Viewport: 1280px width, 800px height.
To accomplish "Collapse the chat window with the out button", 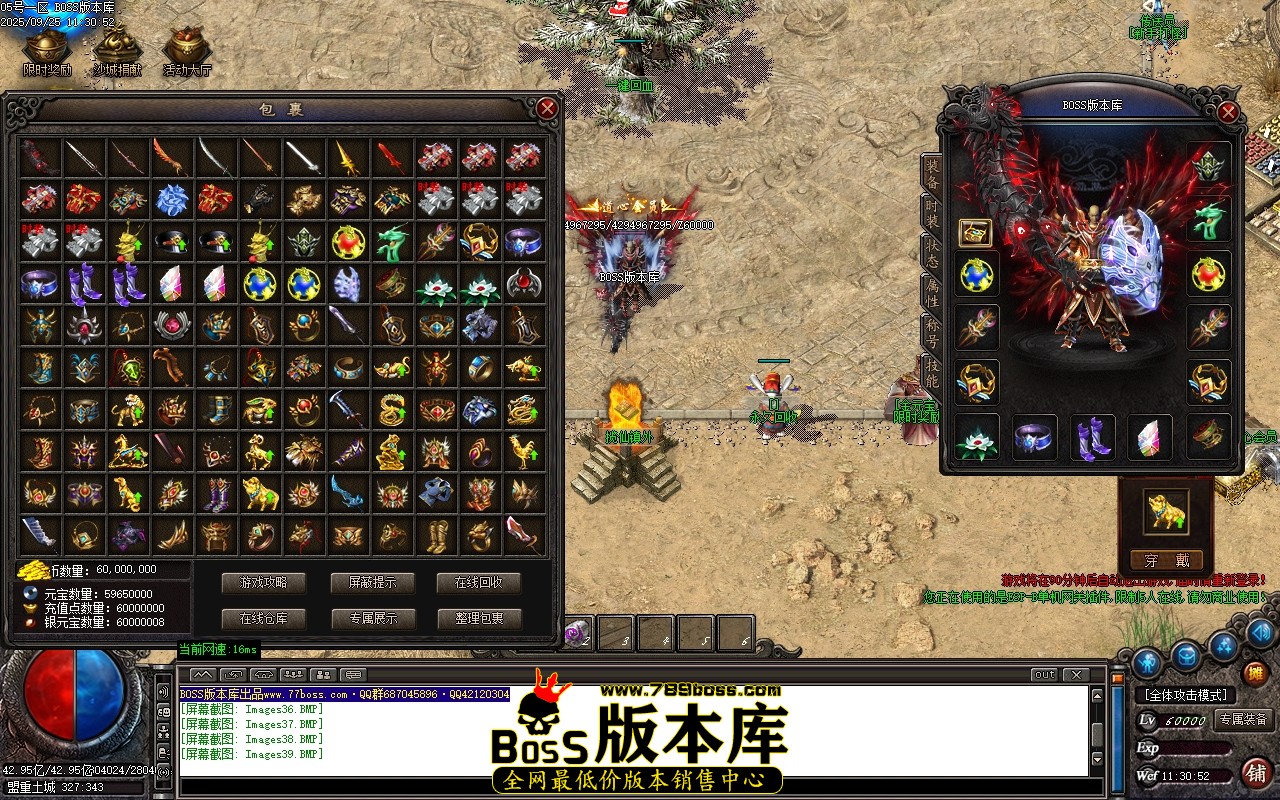I will pos(1046,674).
